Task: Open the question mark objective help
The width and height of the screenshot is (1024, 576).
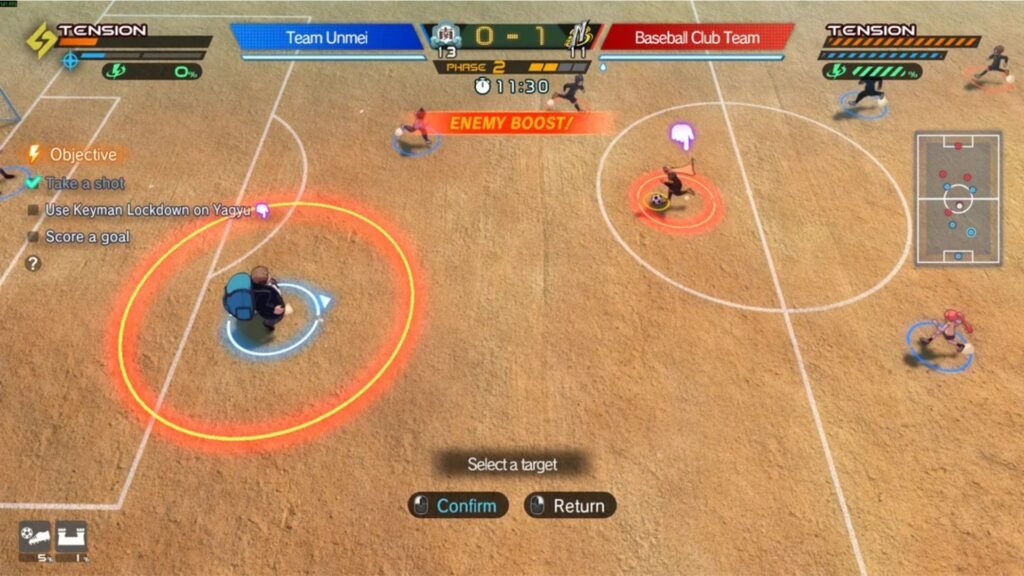Action: [x=34, y=263]
